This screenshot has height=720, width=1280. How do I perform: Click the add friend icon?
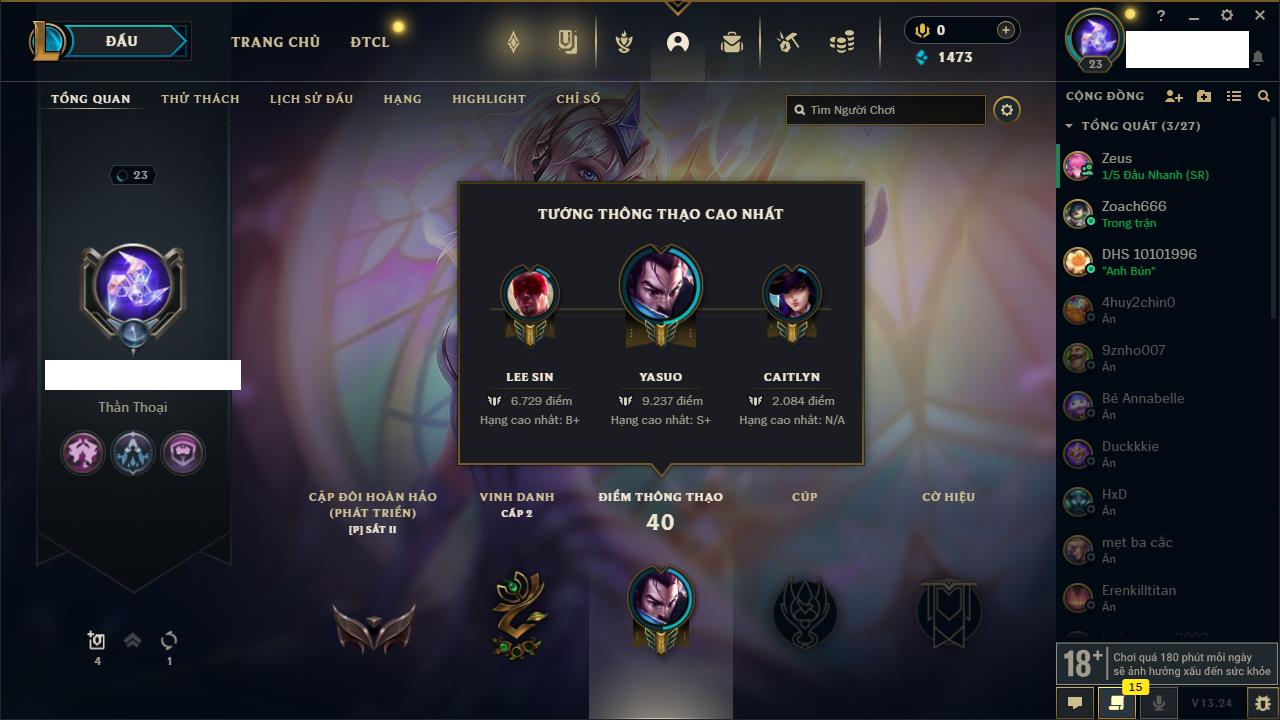coord(1174,96)
